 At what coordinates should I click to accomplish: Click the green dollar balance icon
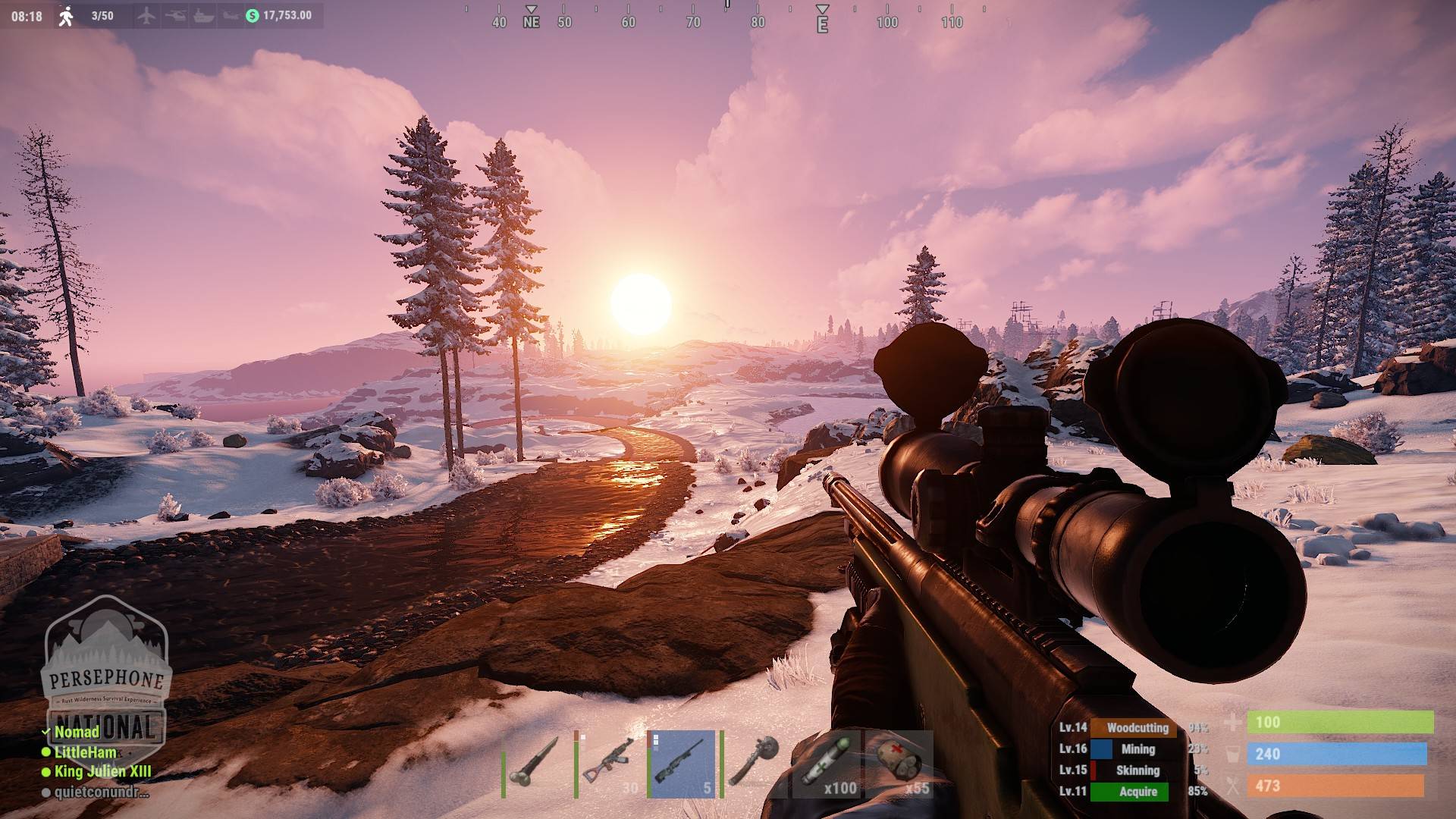point(253,15)
